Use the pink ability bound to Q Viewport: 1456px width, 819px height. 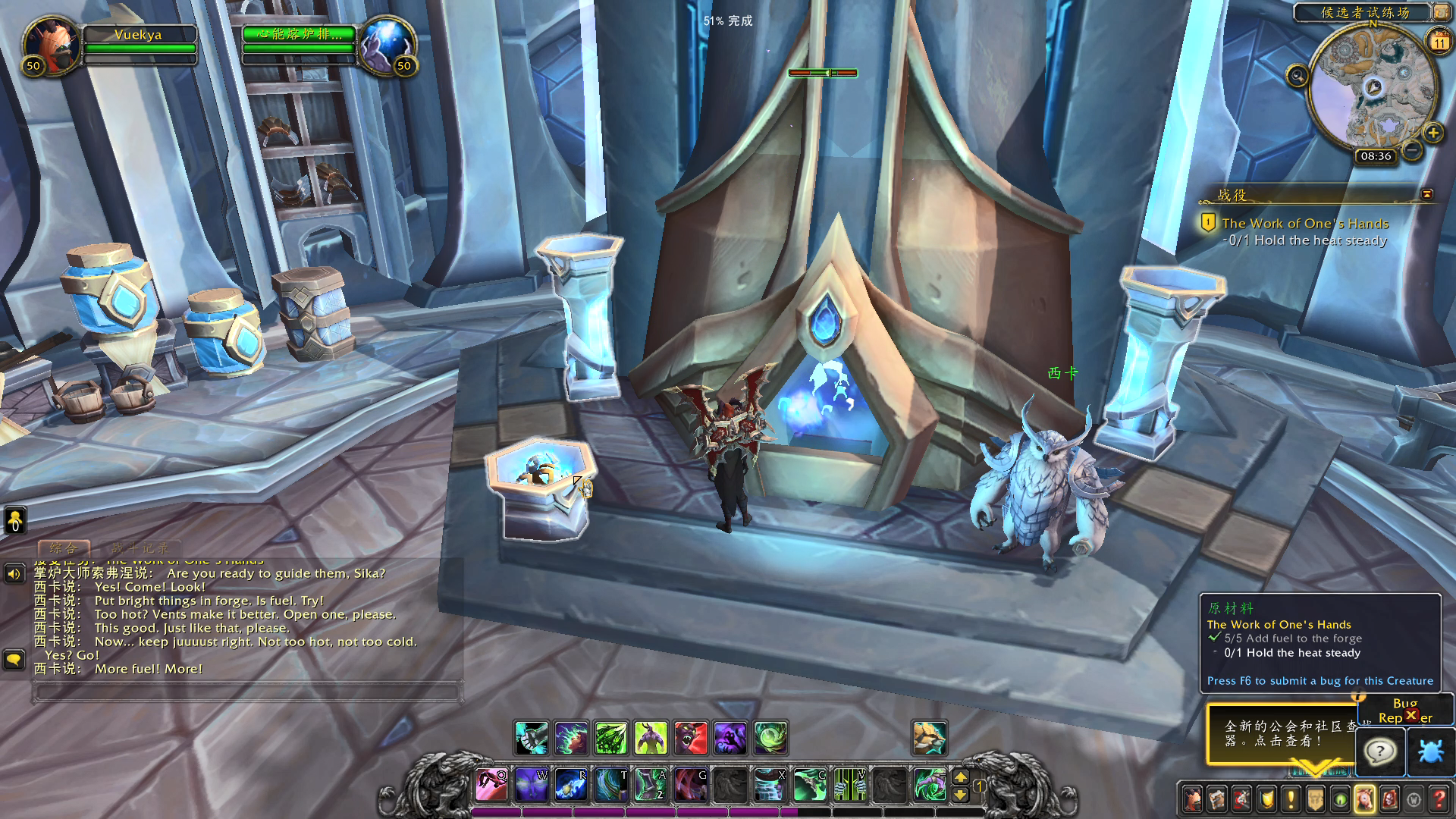(x=491, y=784)
